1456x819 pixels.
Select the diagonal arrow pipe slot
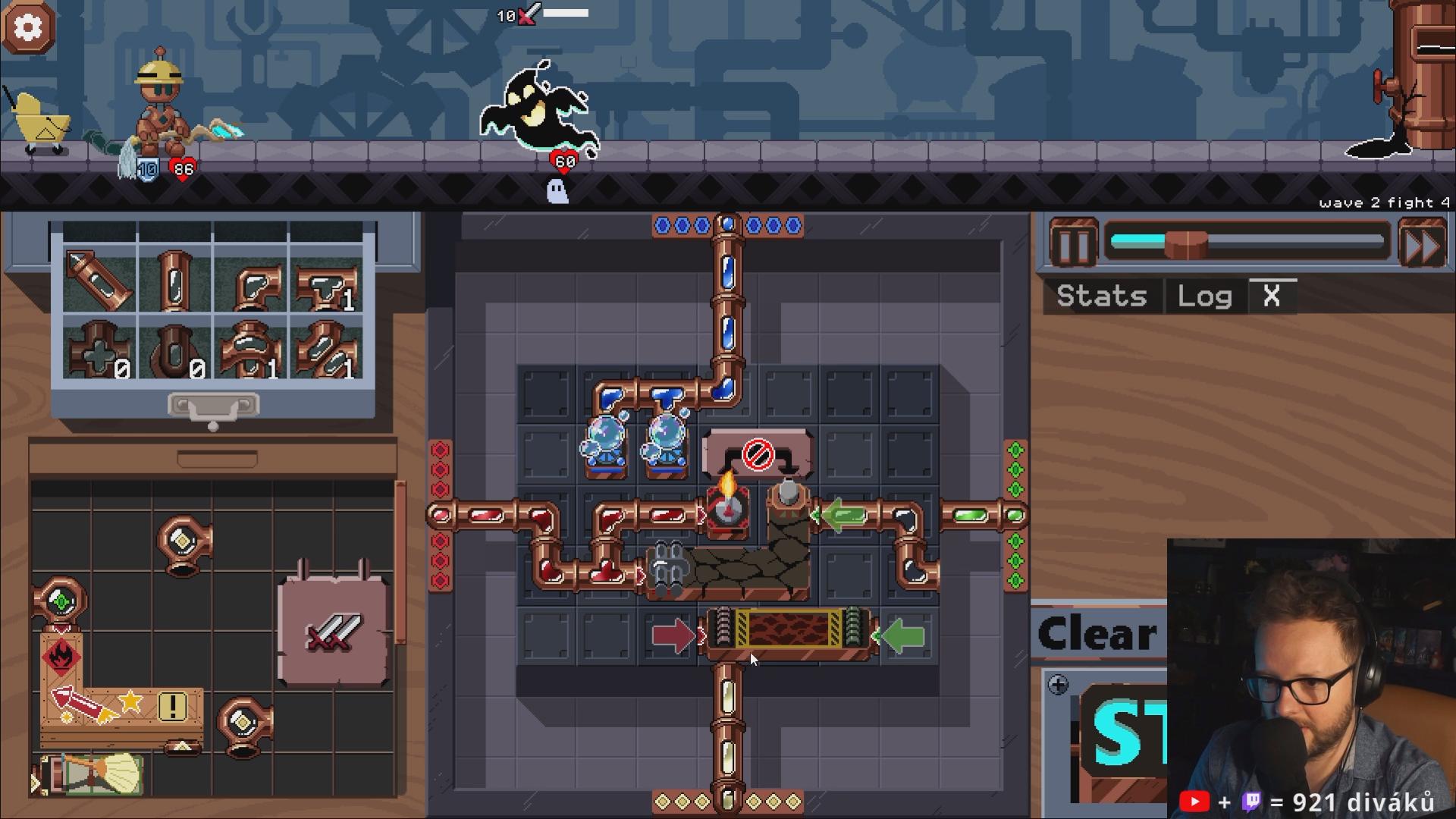[99, 281]
